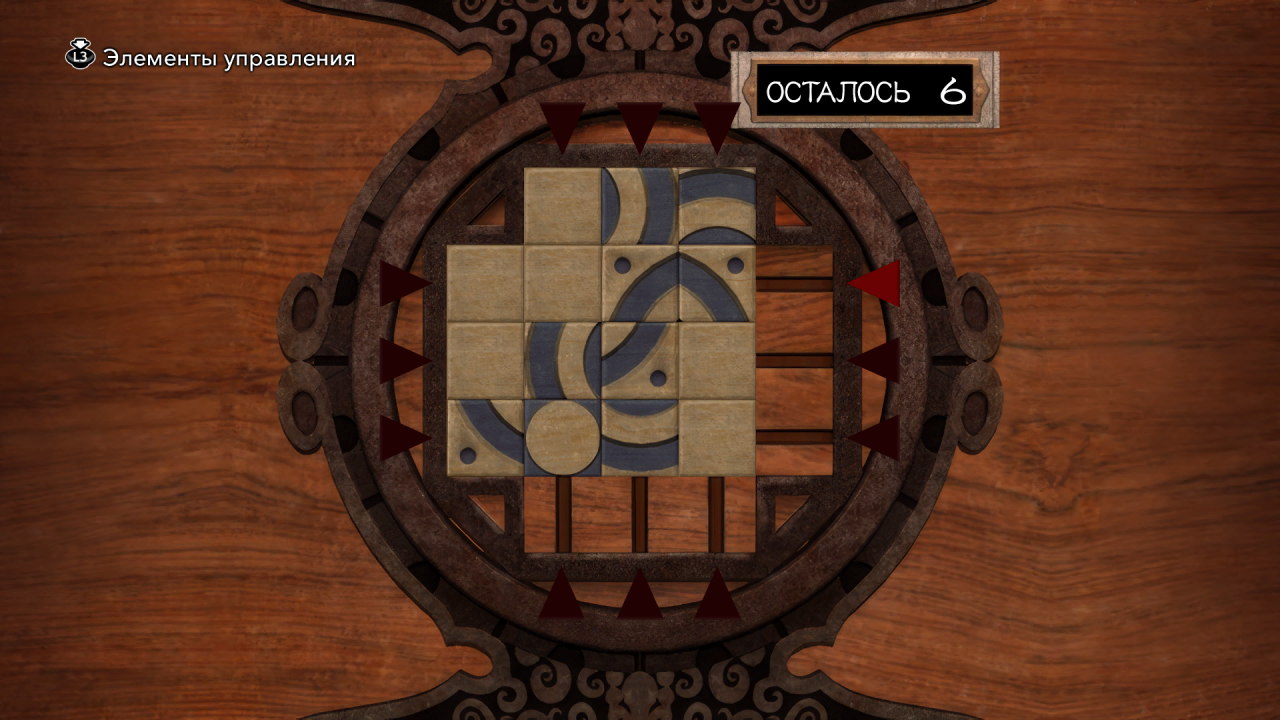Screen dimensions: 1280x720
Task: Choose the left-pointing arrow next to the bottom row
Action: click(875, 437)
